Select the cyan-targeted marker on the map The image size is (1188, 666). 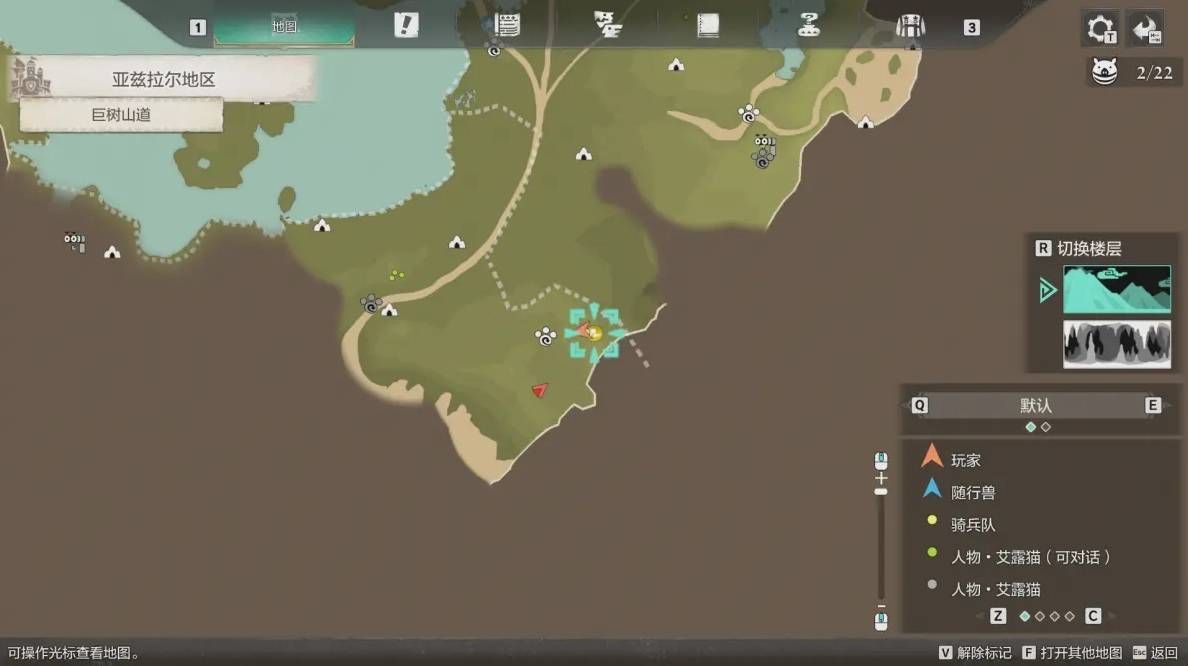pyautogui.click(x=594, y=333)
